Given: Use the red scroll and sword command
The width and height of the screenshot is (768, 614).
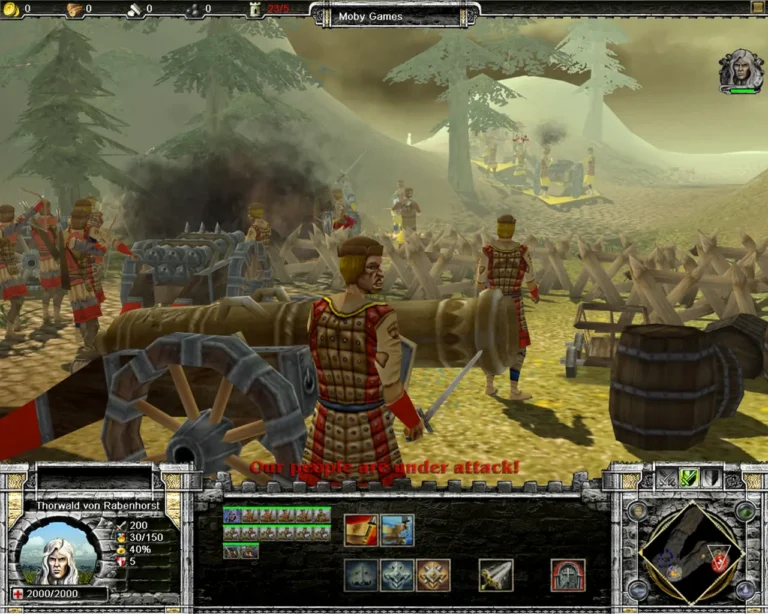Looking at the screenshot, I should point(361,530).
